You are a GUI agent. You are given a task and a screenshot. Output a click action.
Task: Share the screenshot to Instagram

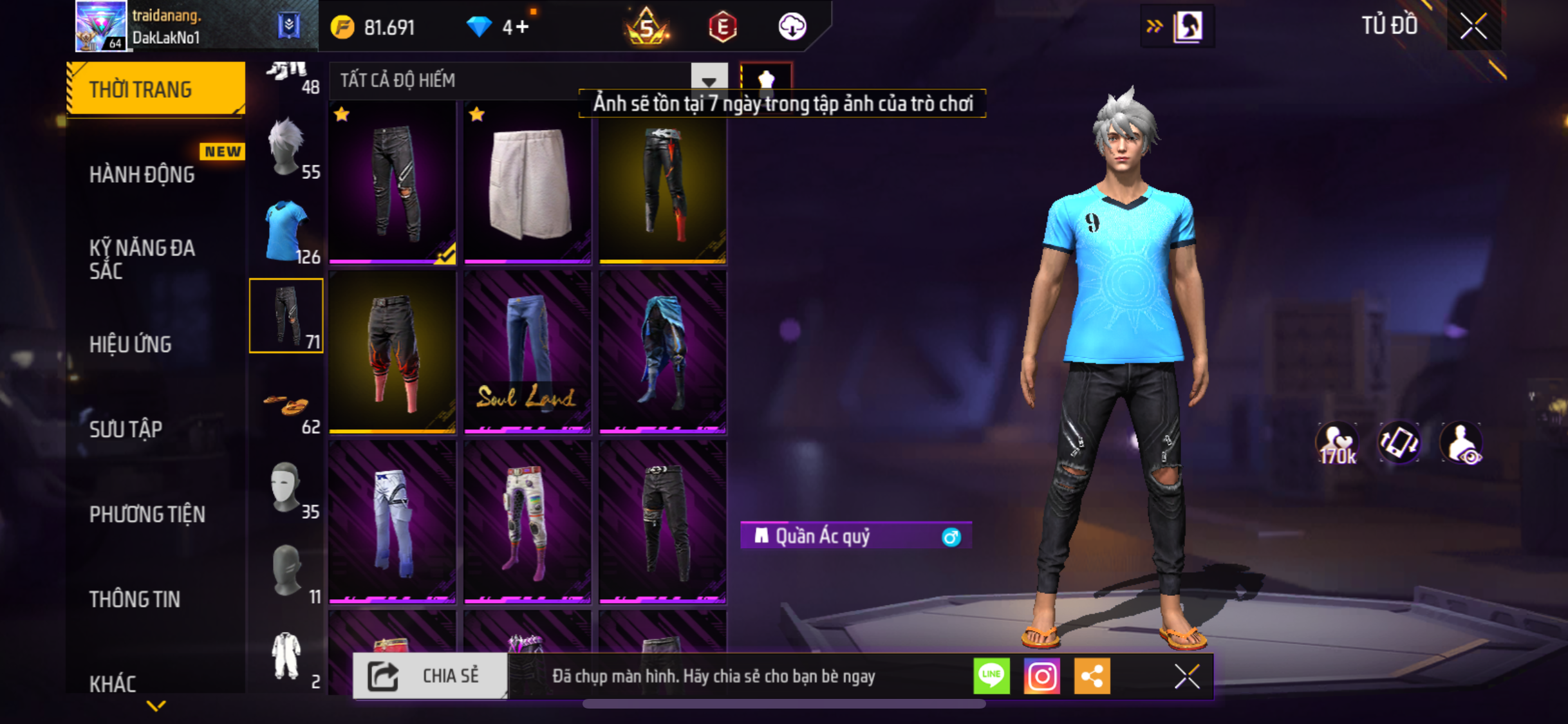tap(1041, 676)
